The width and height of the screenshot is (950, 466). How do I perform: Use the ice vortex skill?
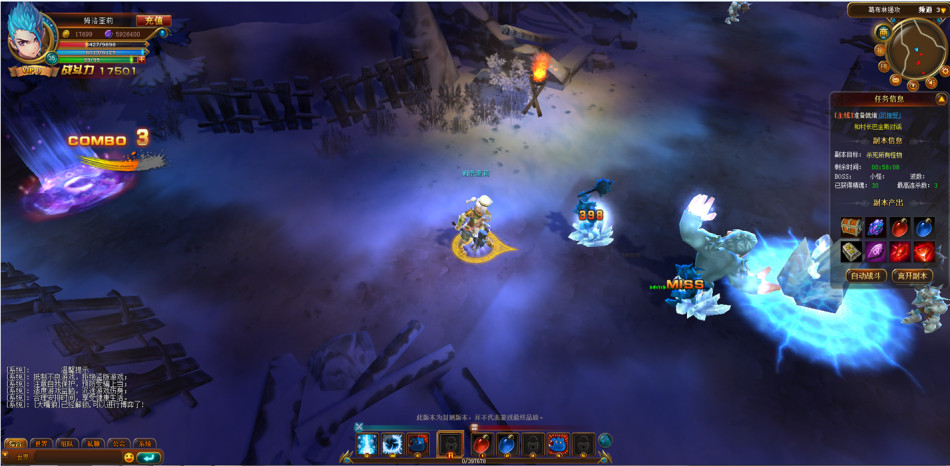point(392,443)
